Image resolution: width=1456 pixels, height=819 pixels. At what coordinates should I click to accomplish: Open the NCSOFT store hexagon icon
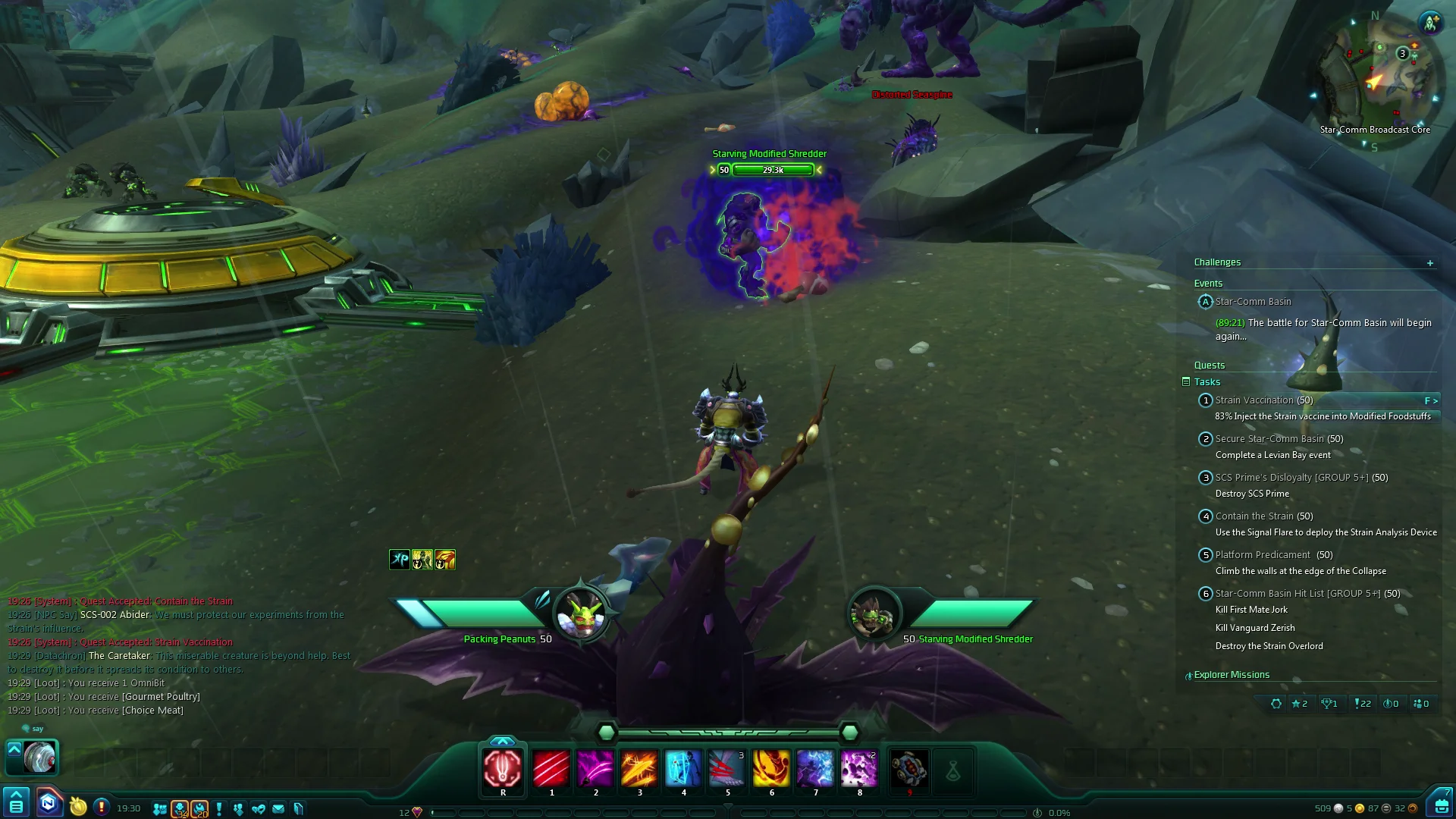pyautogui.click(x=49, y=803)
